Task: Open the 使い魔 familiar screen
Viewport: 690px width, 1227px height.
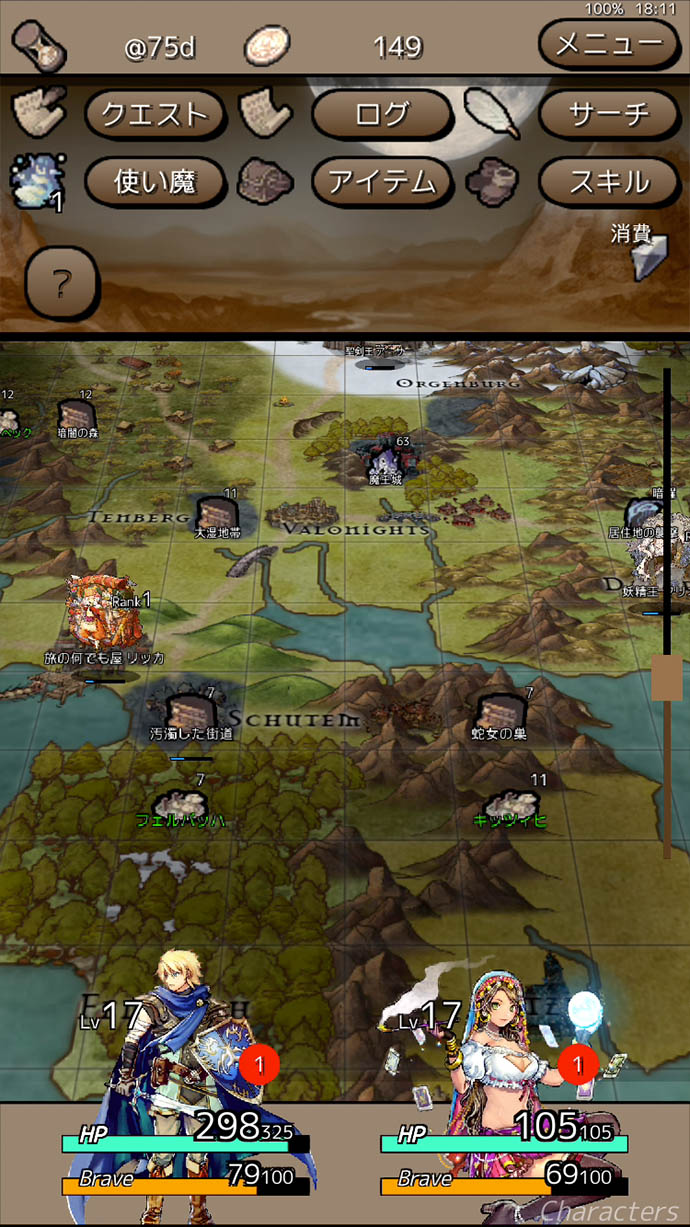Action: (153, 181)
